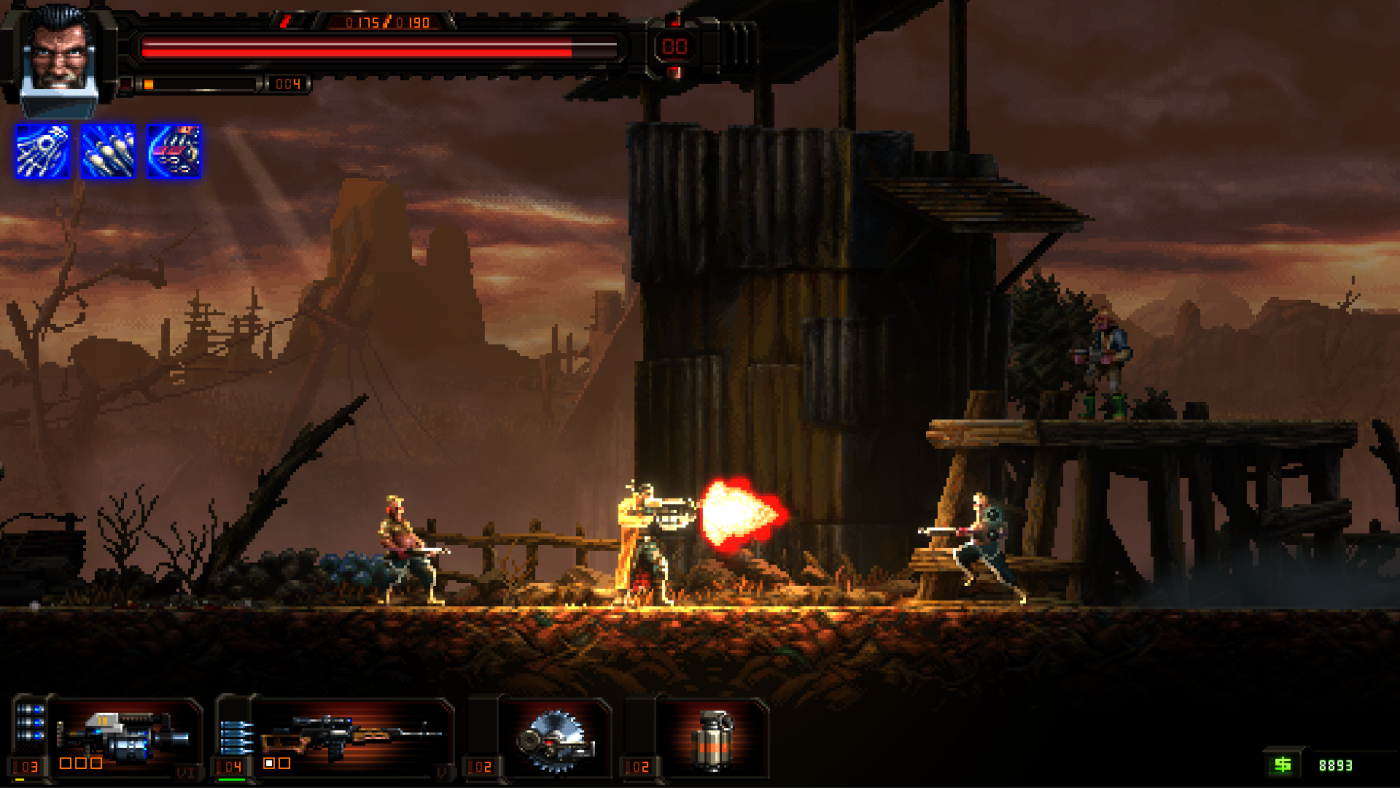Select the missile barrage ability icon
The width and height of the screenshot is (1400, 788).
(x=107, y=152)
